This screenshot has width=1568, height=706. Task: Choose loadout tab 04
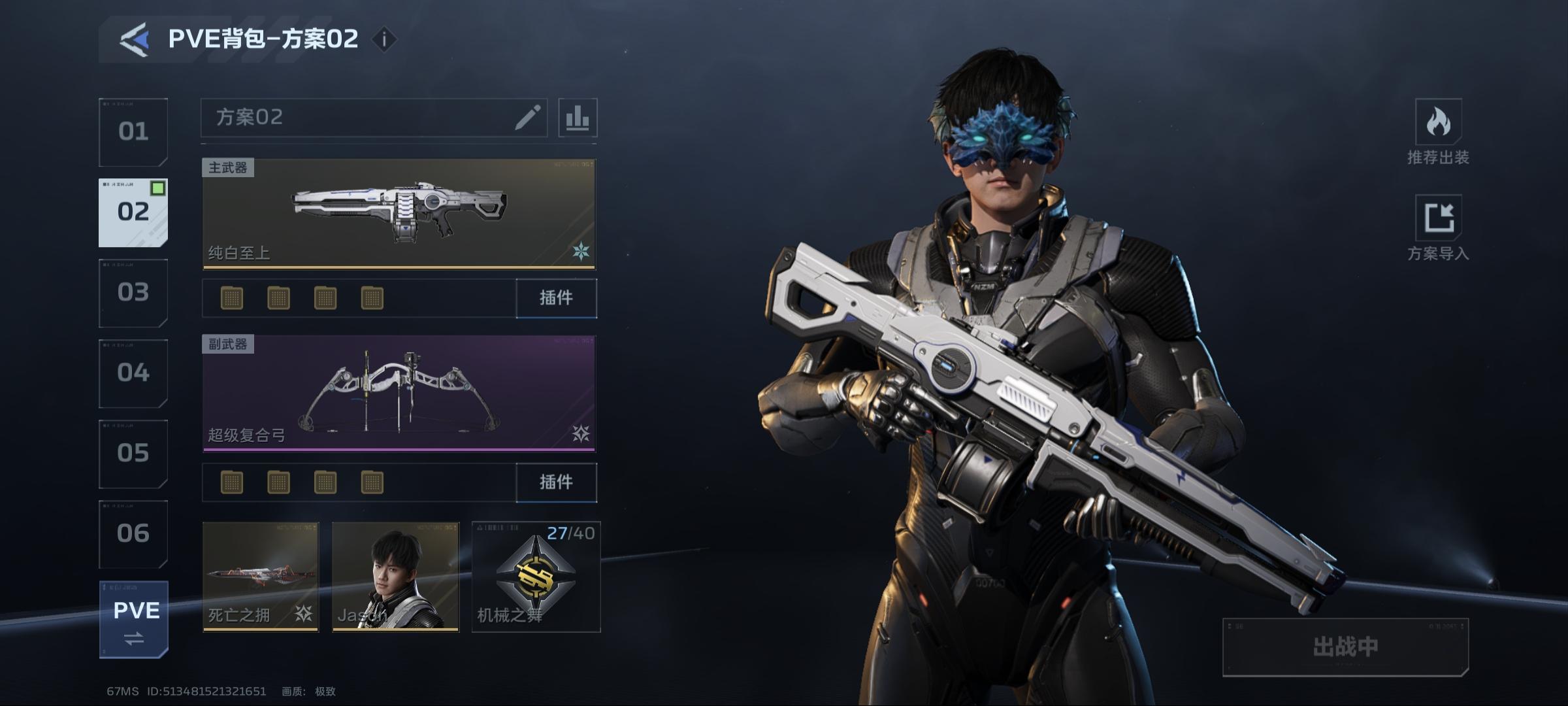coord(133,373)
